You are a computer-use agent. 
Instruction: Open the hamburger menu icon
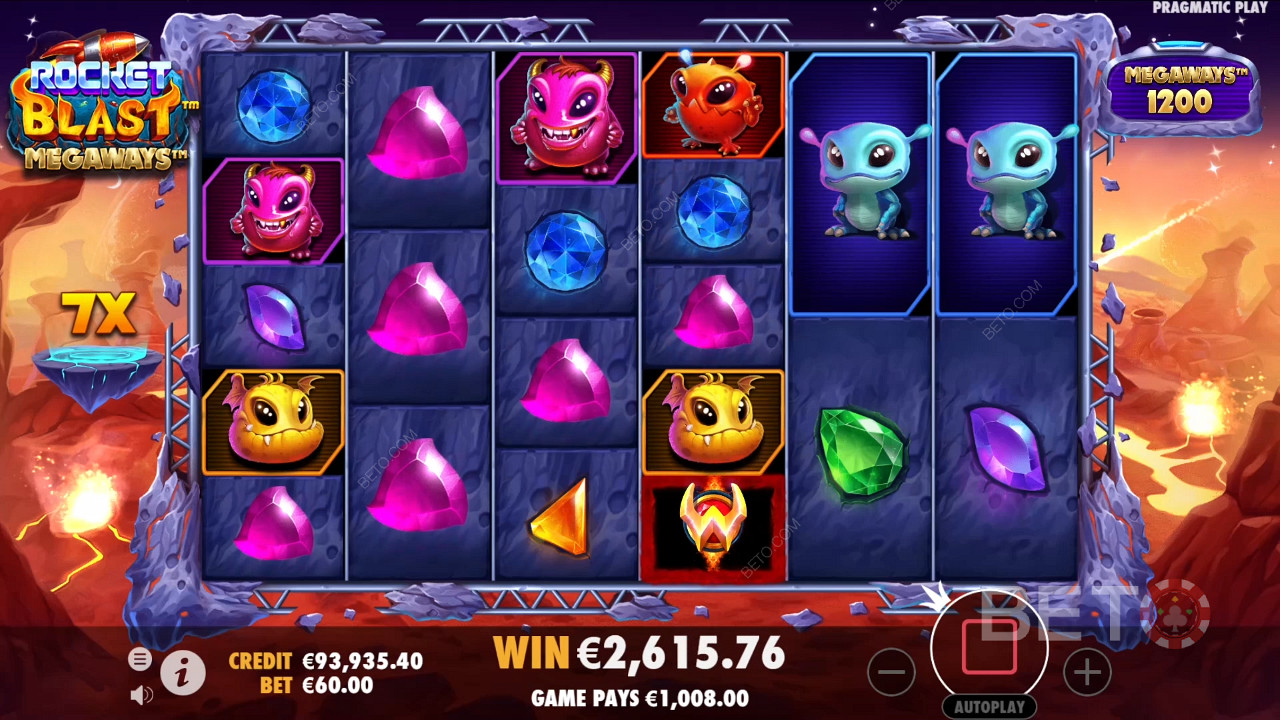pos(140,659)
